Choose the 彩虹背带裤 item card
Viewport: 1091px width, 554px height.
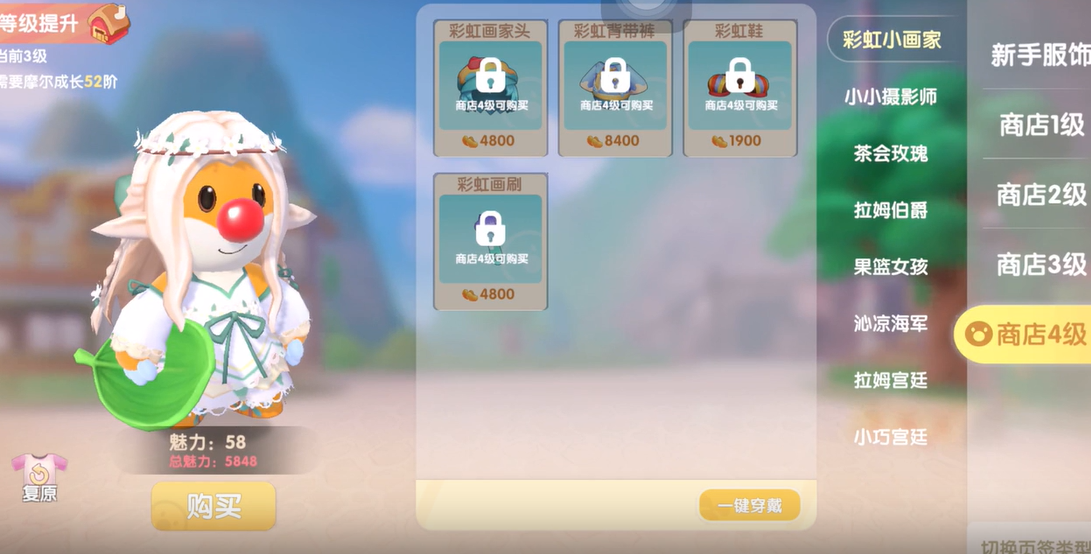[x=615, y=88]
